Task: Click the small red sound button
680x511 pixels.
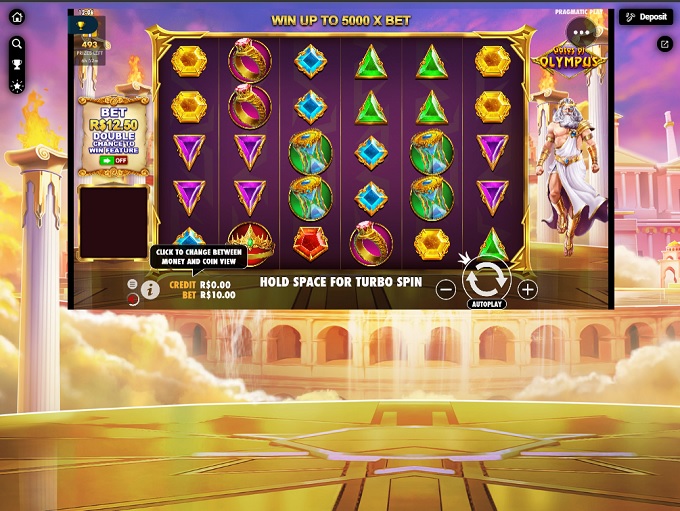Action: coord(132,298)
